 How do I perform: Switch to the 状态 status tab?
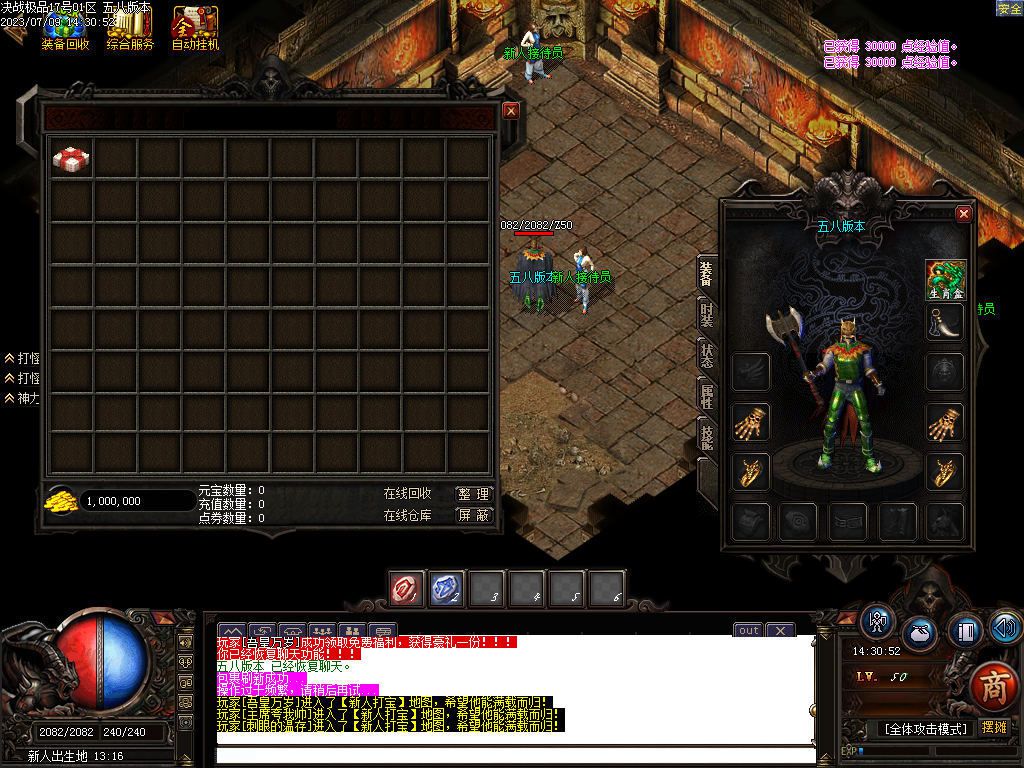pos(707,356)
